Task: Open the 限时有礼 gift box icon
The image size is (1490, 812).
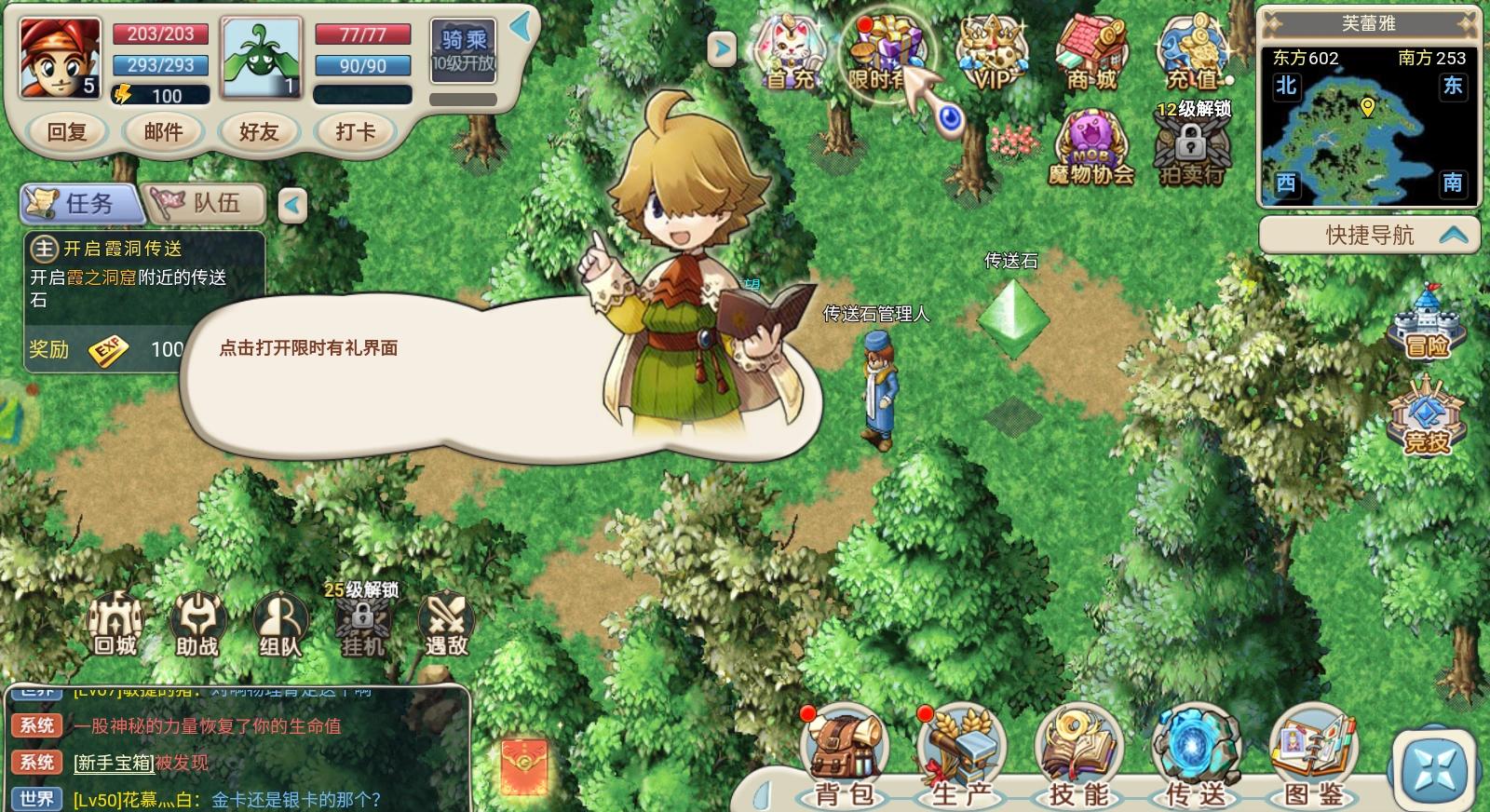Action: tap(885, 53)
